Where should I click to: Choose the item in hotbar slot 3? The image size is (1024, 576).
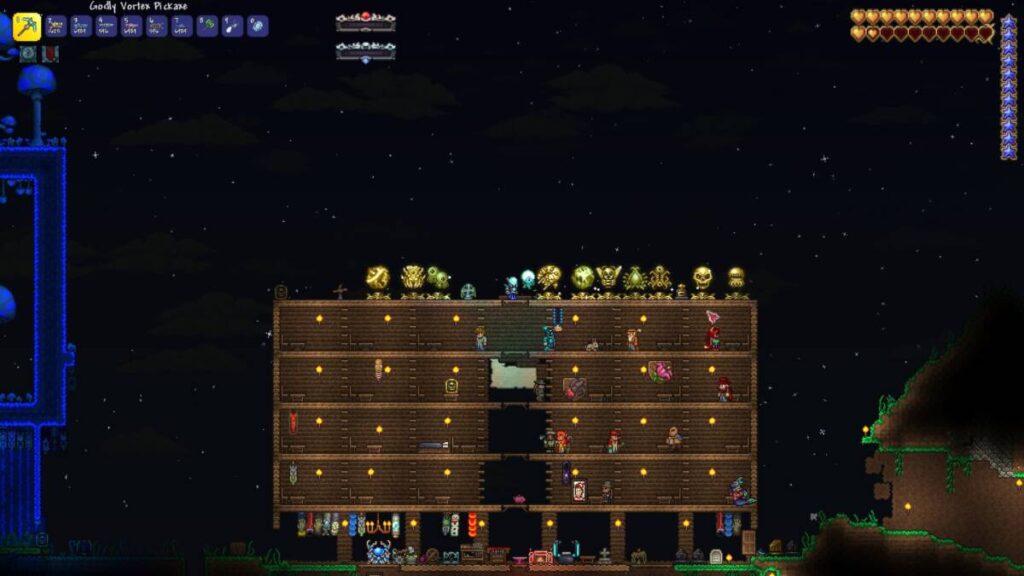coord(81,26)
